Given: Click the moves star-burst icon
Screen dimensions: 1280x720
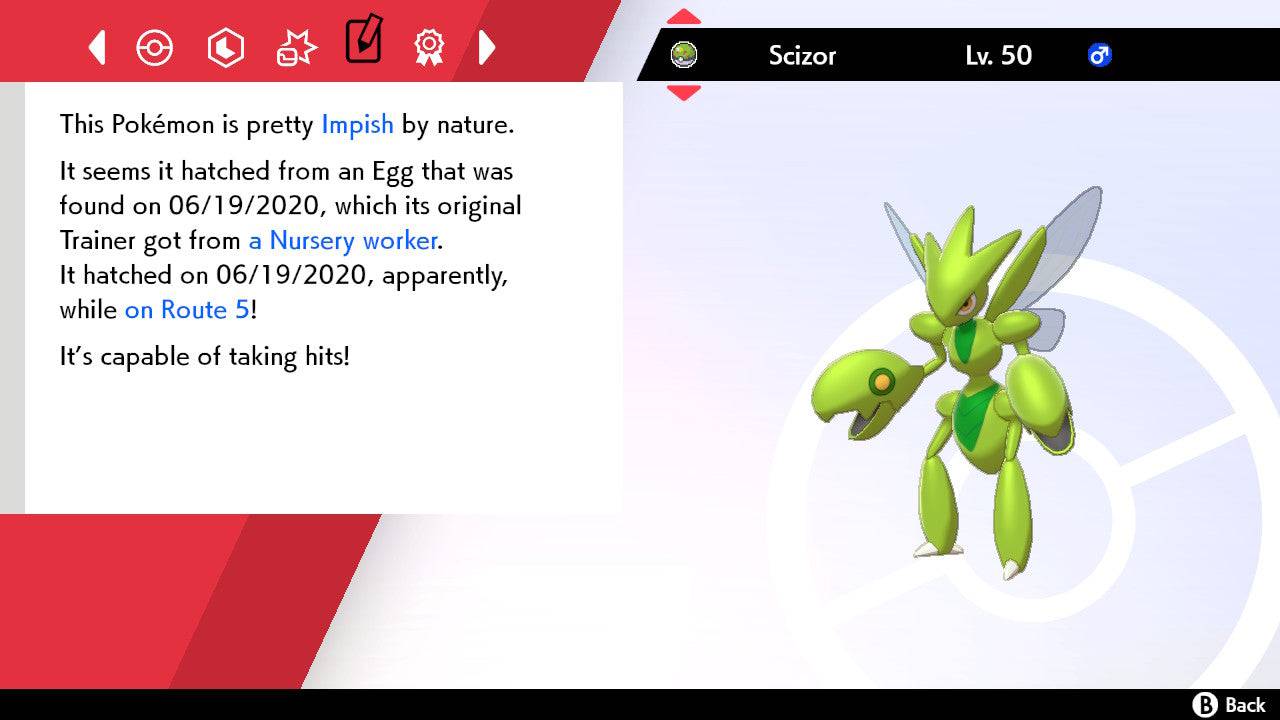Looking at the screenshot, I should pos(295,46).
